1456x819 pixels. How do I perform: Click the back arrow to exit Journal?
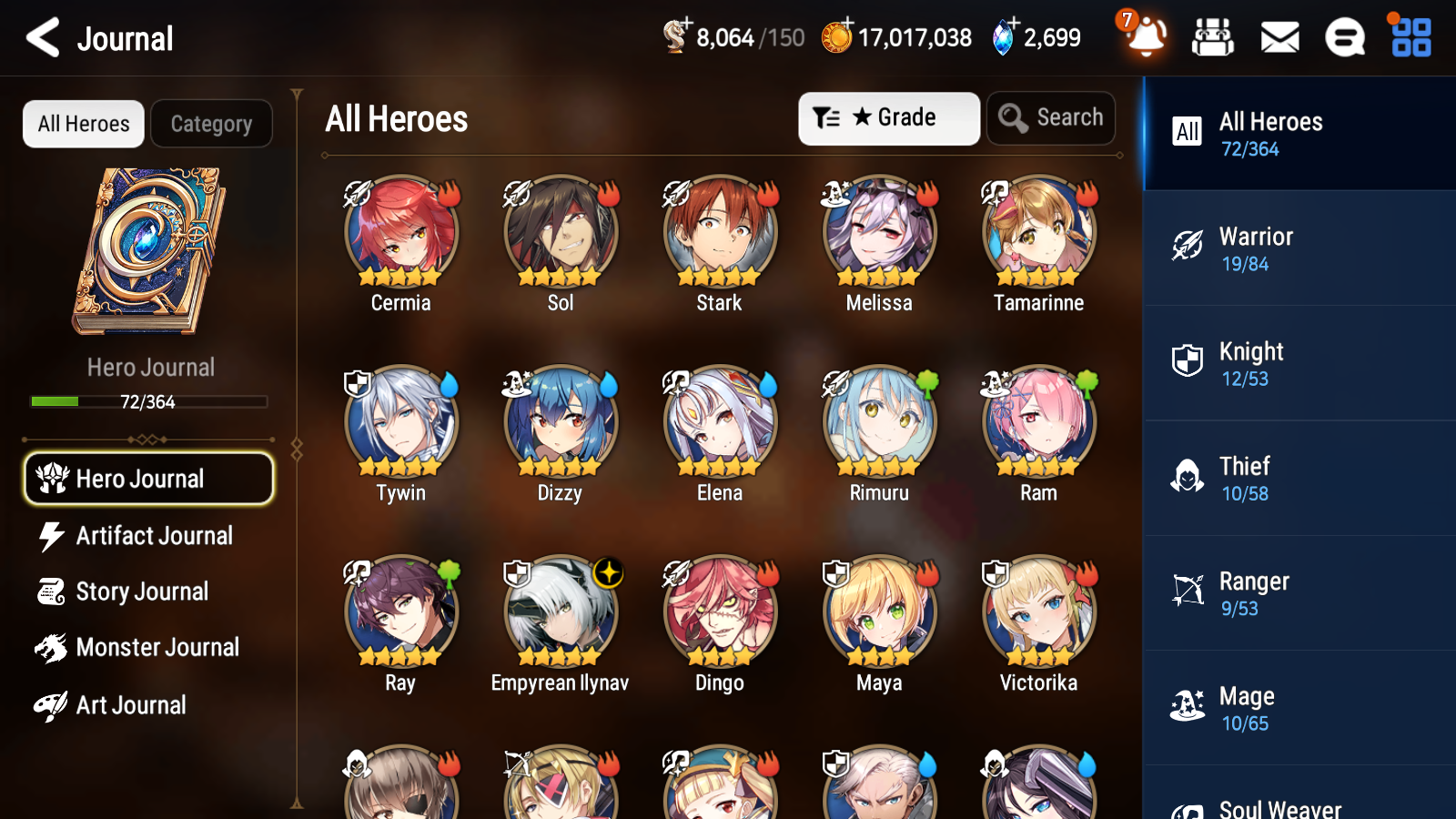pos(40,37)
